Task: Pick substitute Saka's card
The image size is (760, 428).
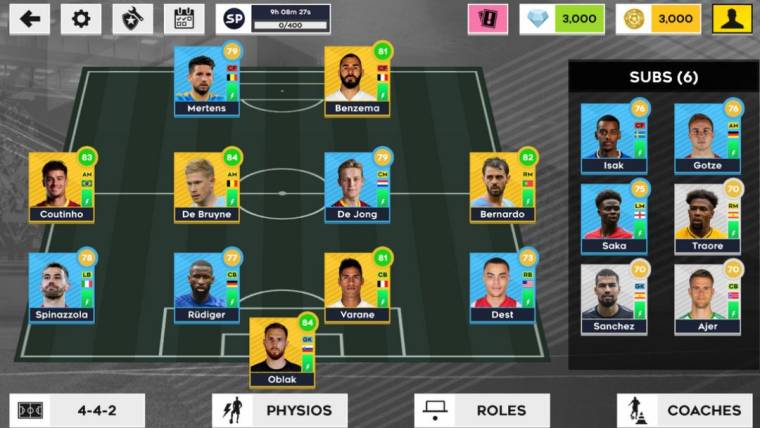Action: click(x=614, y=217)
